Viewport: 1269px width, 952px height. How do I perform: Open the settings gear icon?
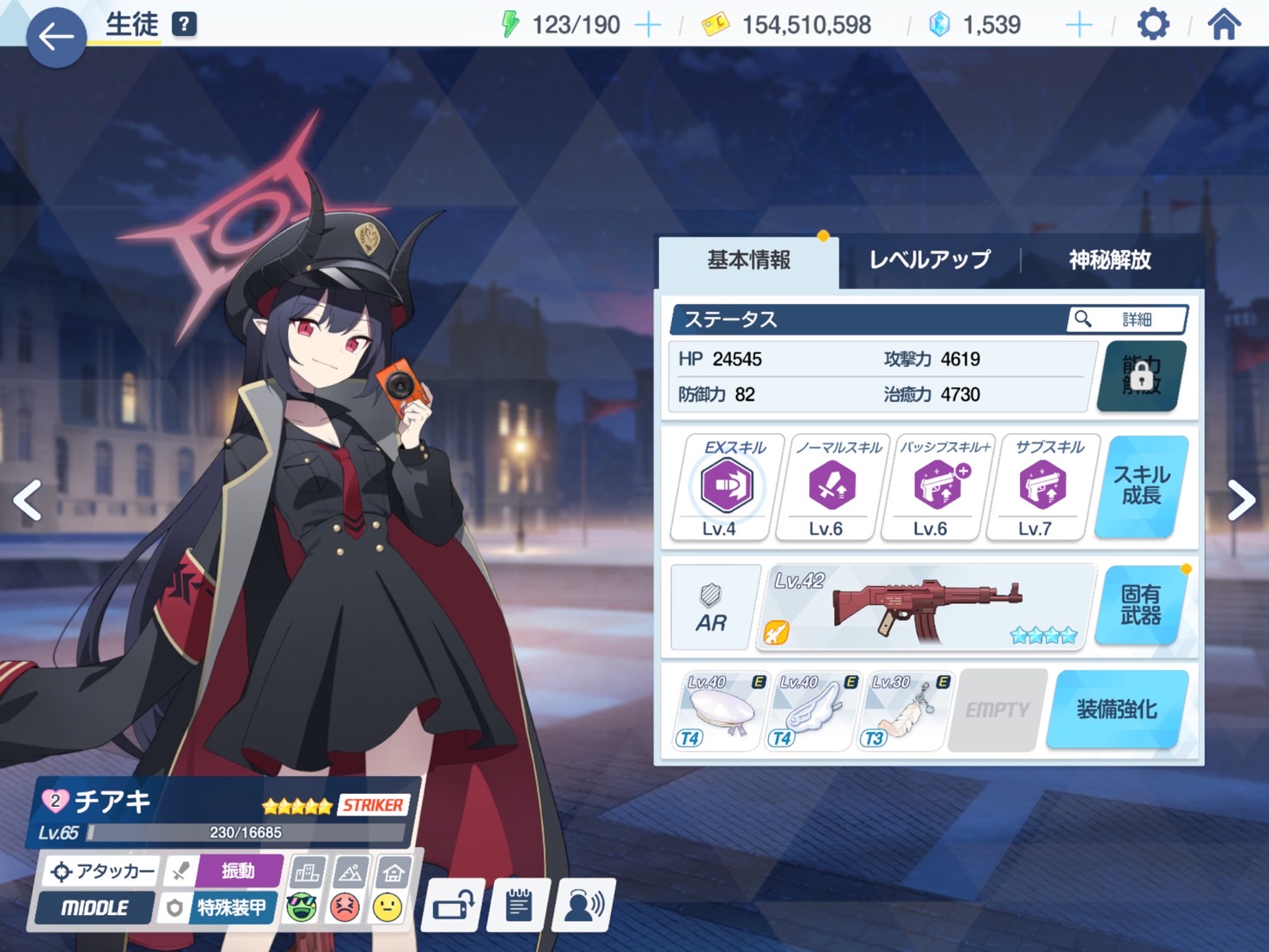pyautogui.click(x=1152, y=24)
